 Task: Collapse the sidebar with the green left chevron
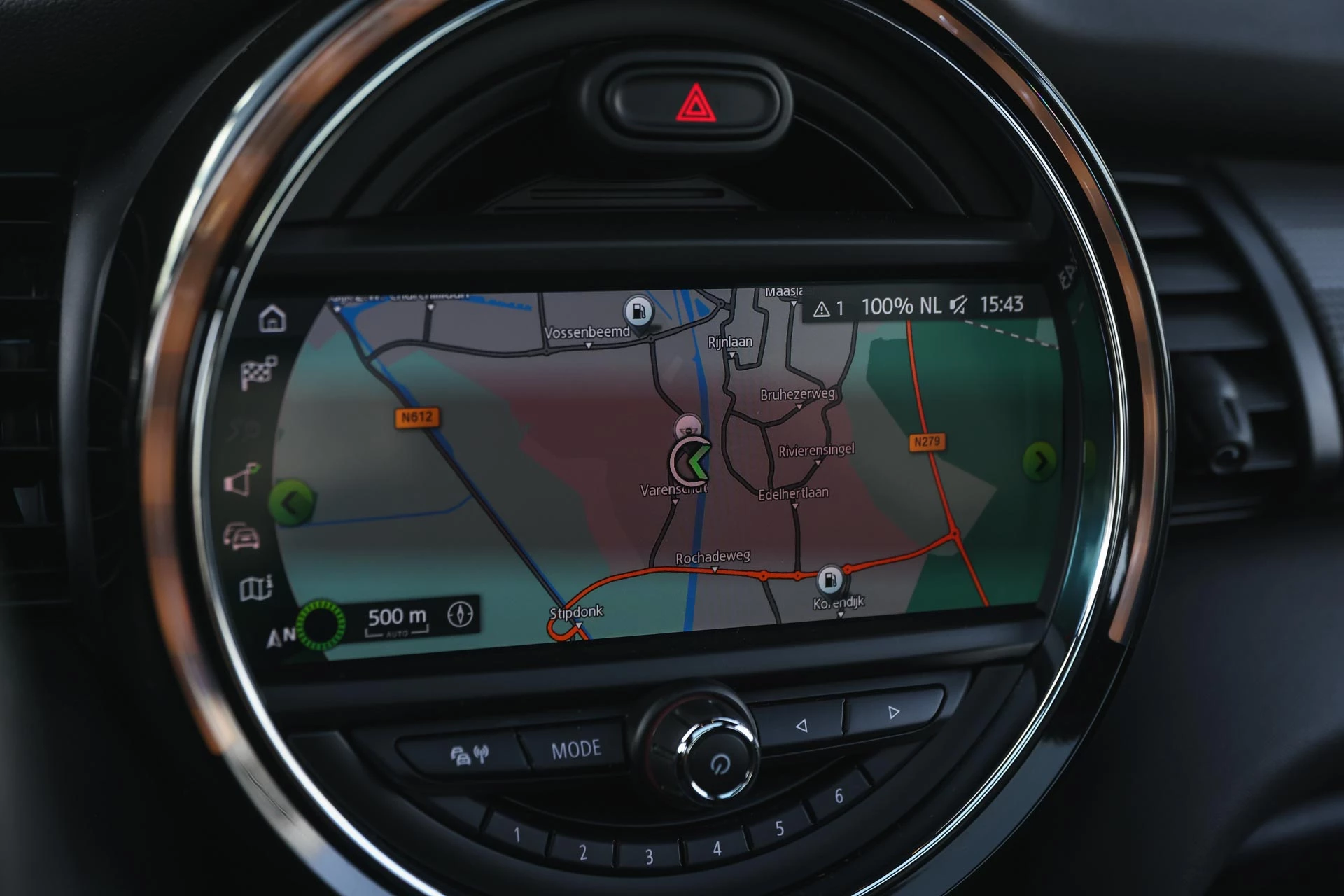tap(294, 503)
